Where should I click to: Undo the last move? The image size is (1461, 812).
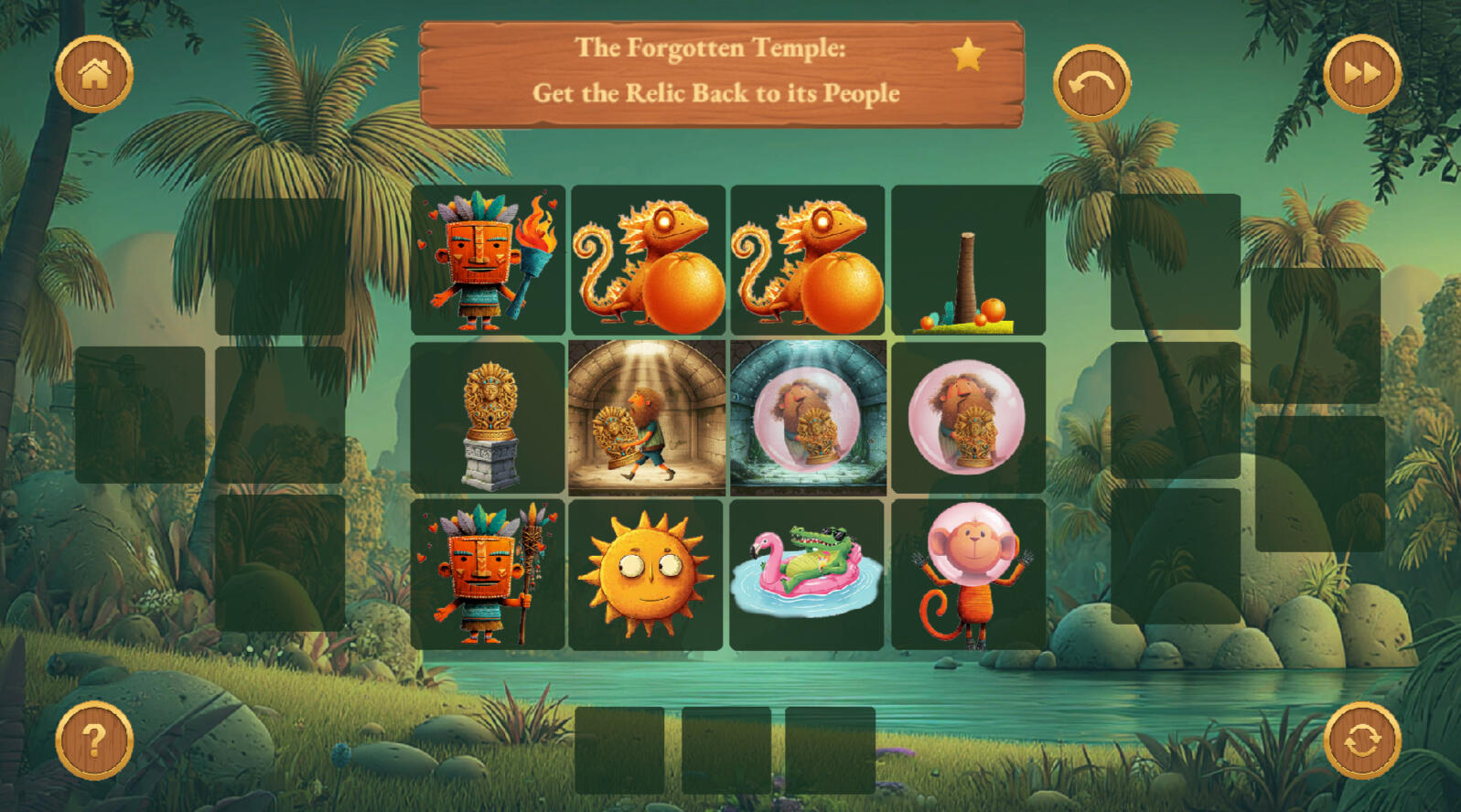click(1091, 83)
